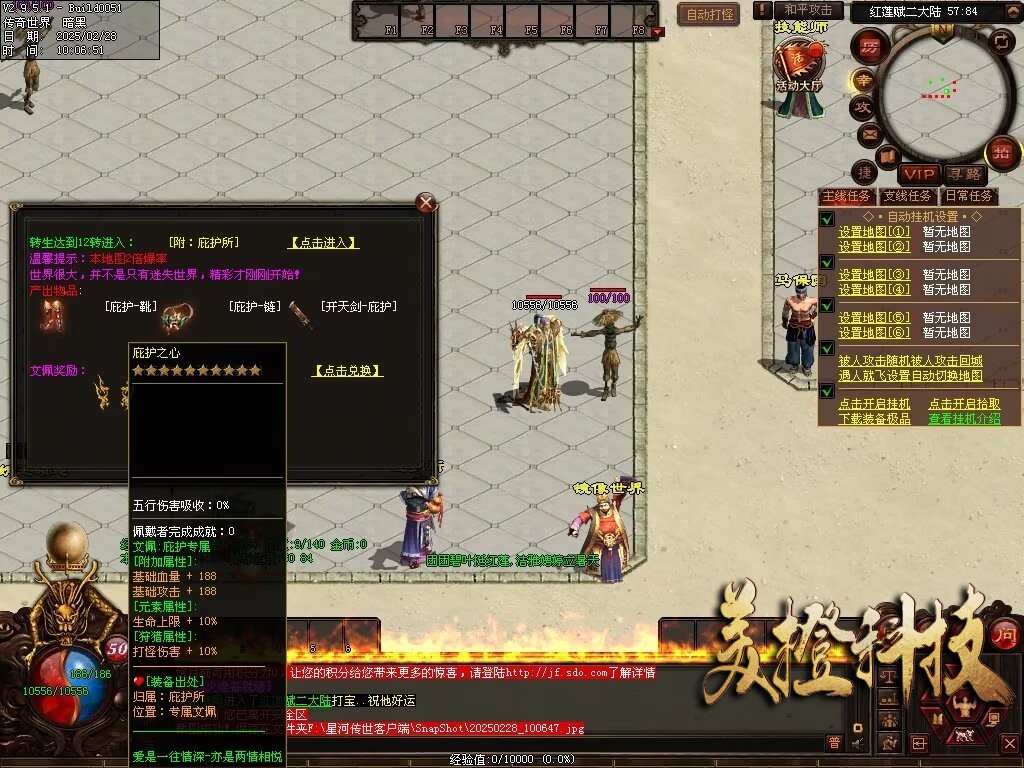Click the 点击开启拾取 auto-pickup link
The height and width of the screenshot is (768, 1024).
point(963,404)
